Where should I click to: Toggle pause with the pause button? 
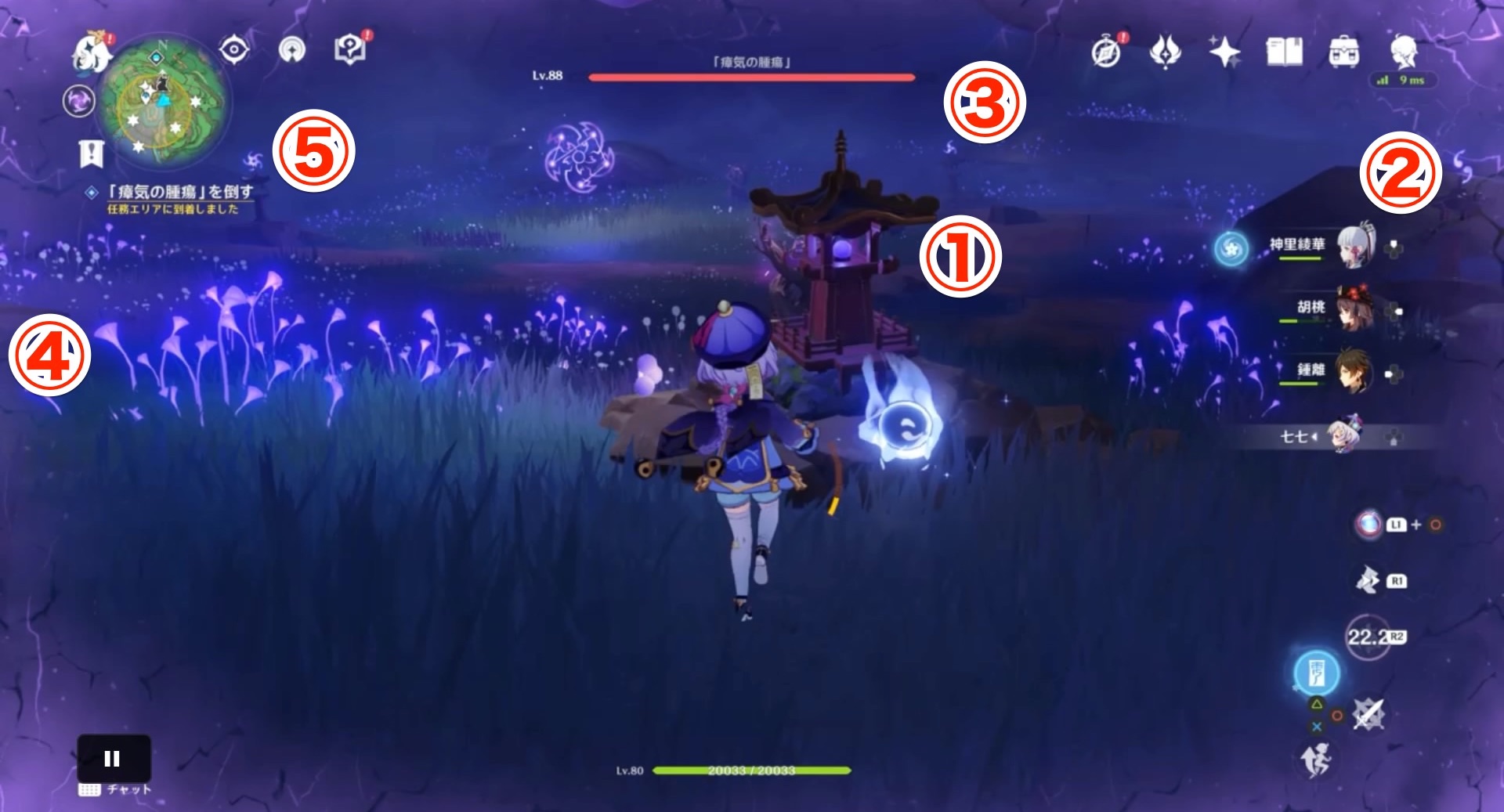(x=114, y=756)
